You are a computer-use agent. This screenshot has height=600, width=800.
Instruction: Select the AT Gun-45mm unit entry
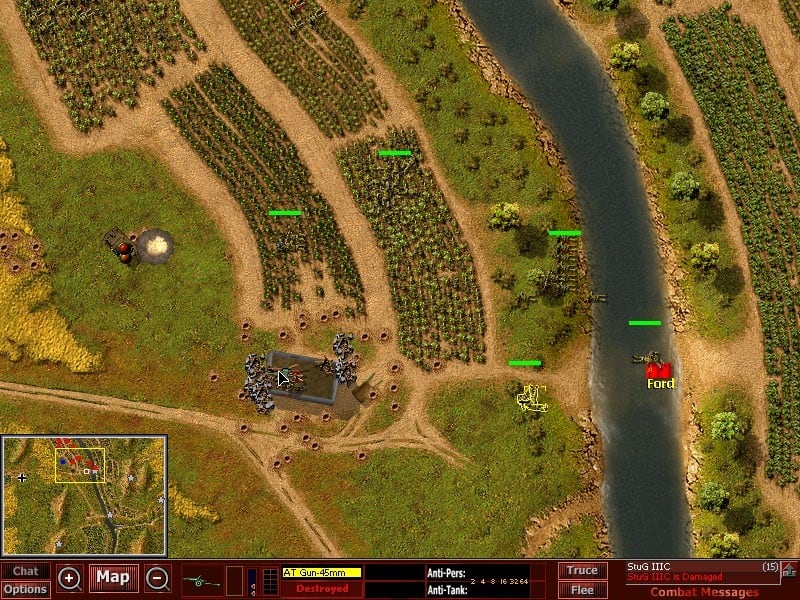point(321,572)
